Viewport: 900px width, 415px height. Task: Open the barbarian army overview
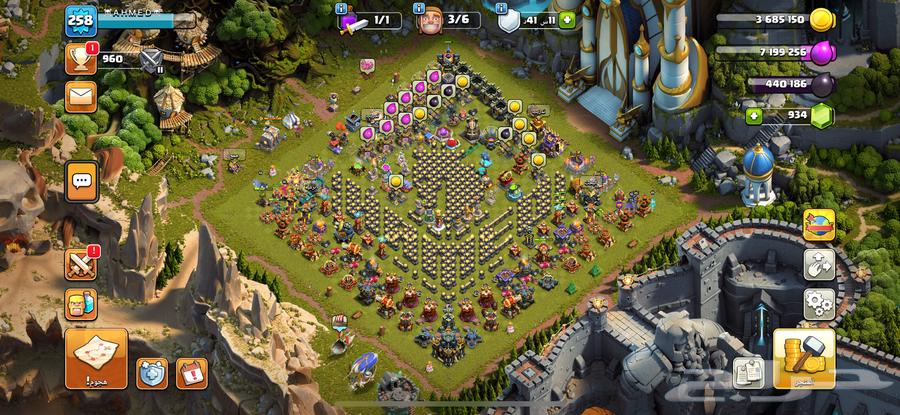(x=81, y=301)
